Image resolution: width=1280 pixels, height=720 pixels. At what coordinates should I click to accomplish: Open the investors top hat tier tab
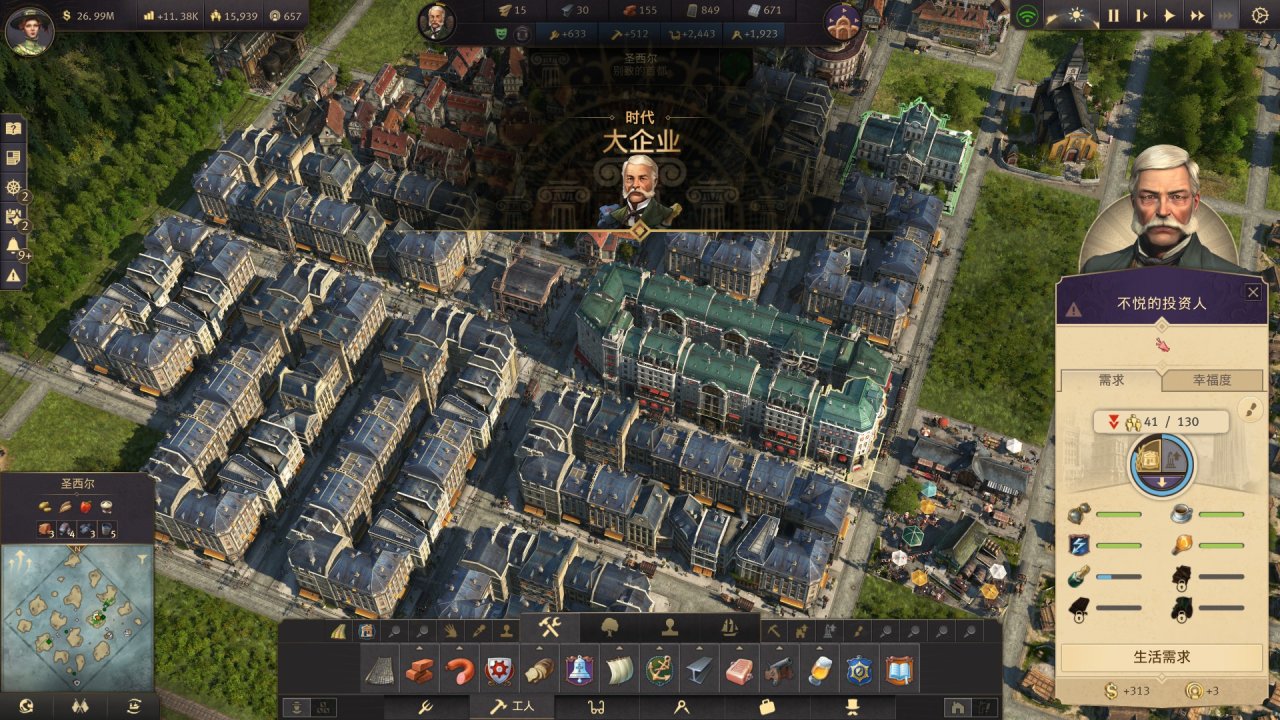(x=852, y=707)
